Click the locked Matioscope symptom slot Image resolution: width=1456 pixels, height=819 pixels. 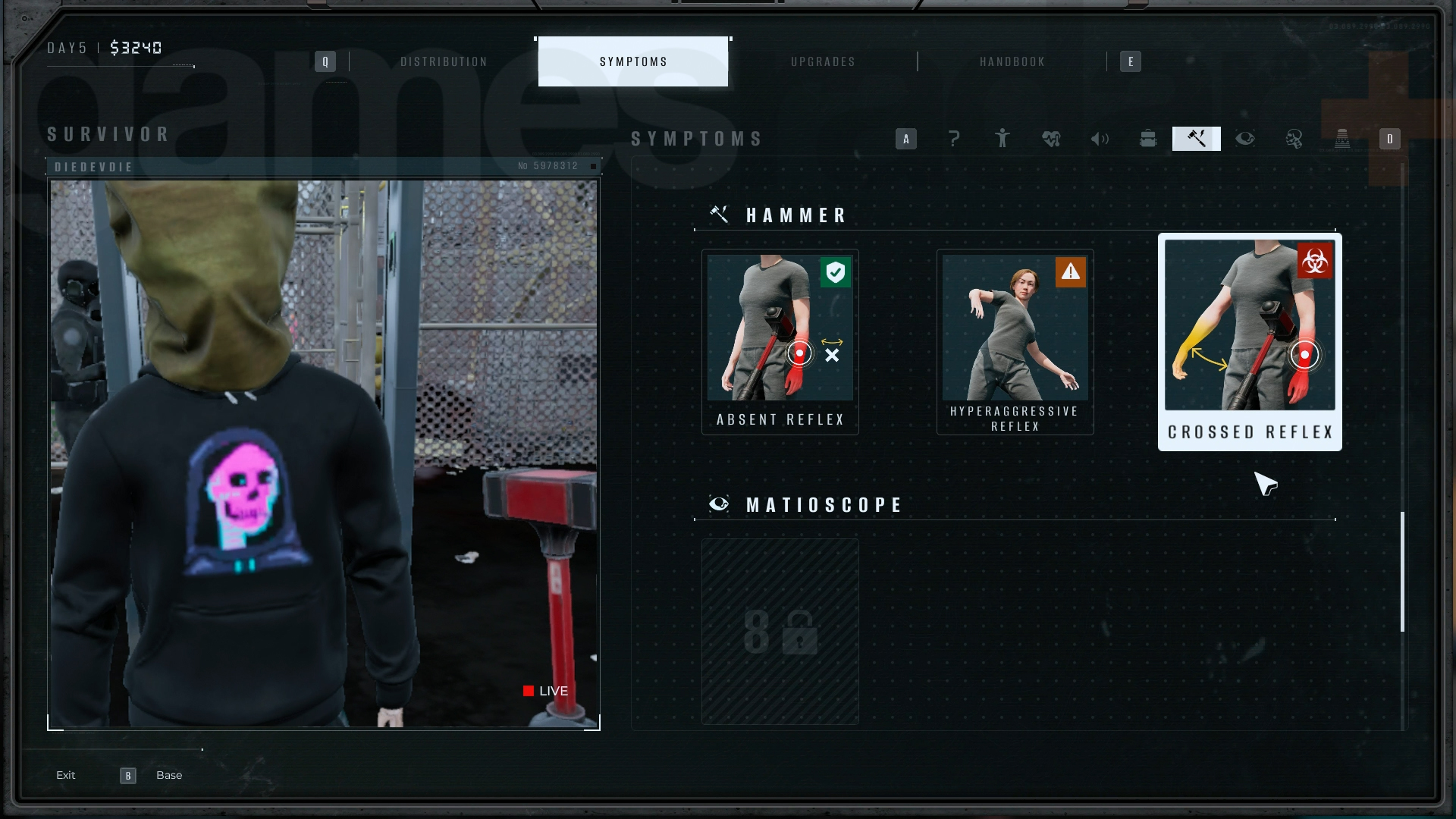[780, 631]
